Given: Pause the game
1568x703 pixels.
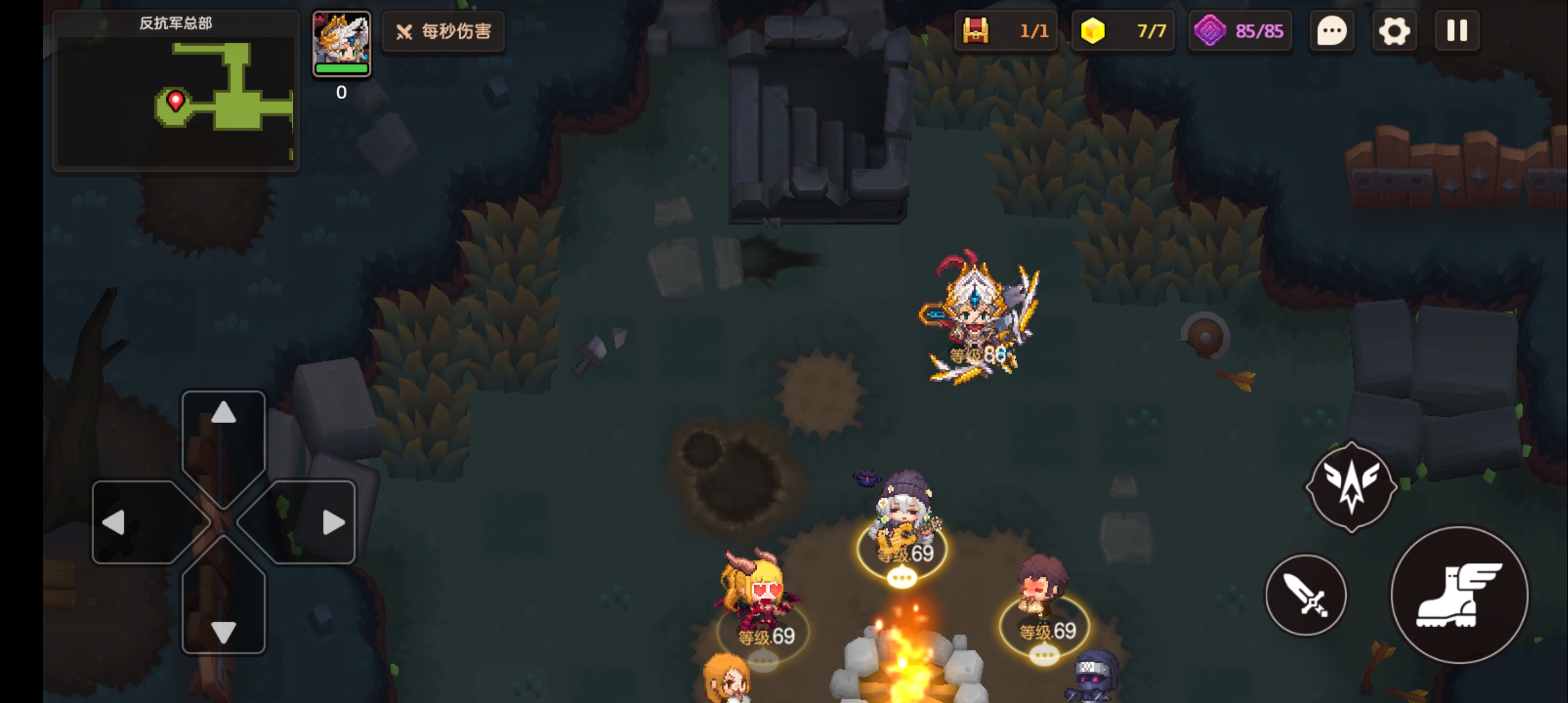Looking at the screenshot, I should (x=1457, y=31).
